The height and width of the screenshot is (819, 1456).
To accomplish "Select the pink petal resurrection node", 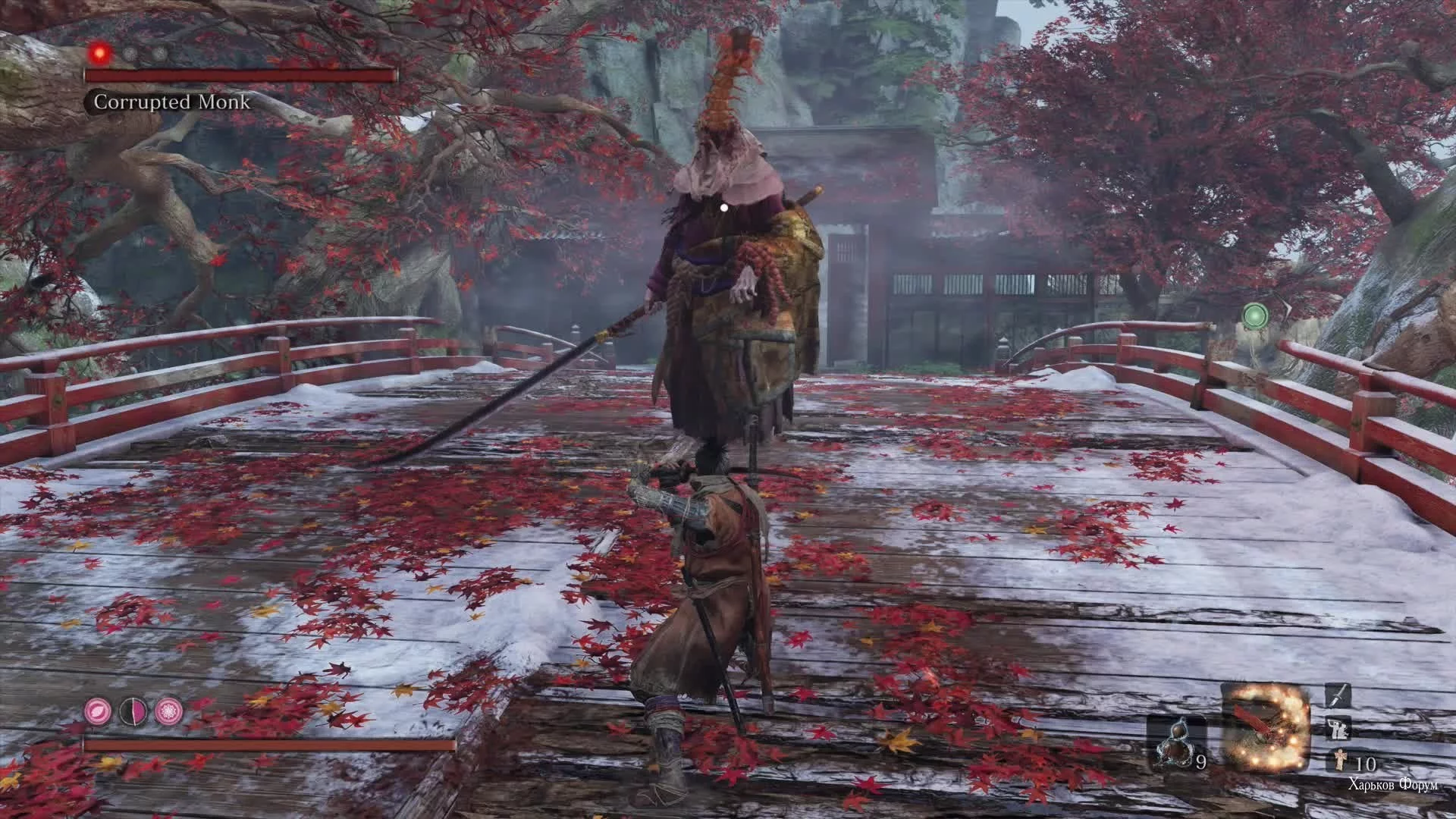I will 98,711.
